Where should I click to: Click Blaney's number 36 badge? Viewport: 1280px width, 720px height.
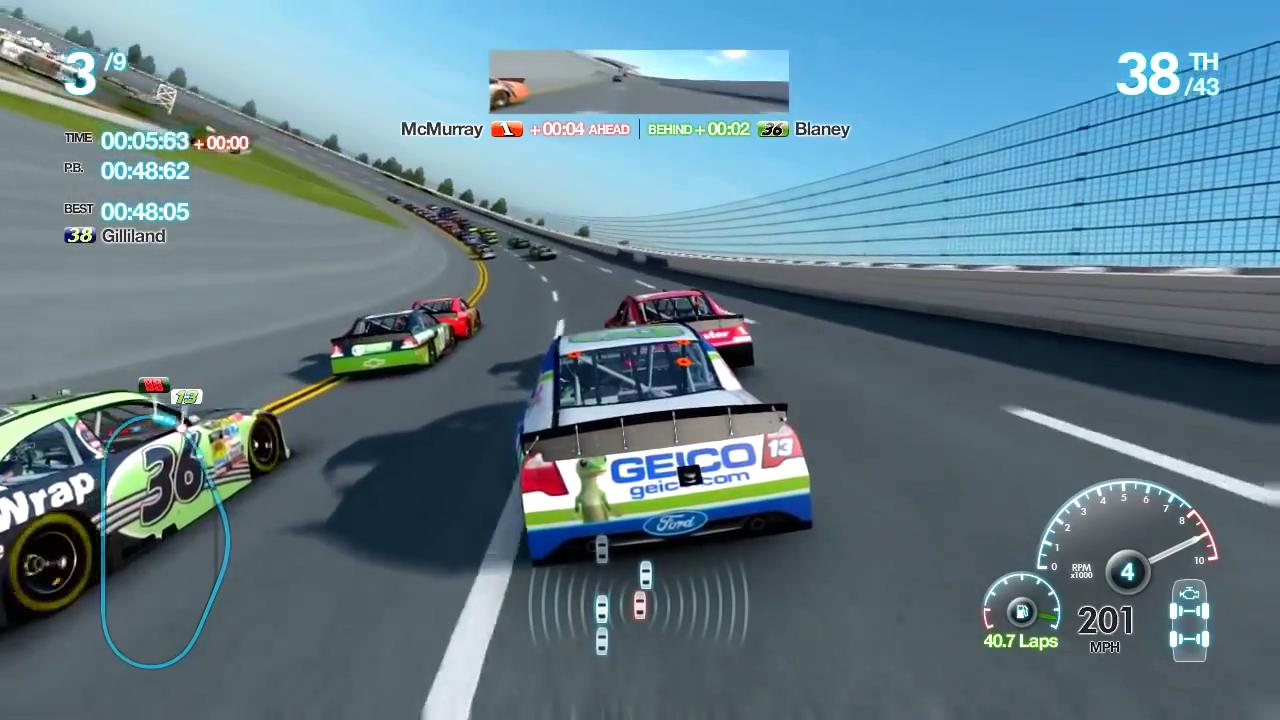tap(772, 129)
